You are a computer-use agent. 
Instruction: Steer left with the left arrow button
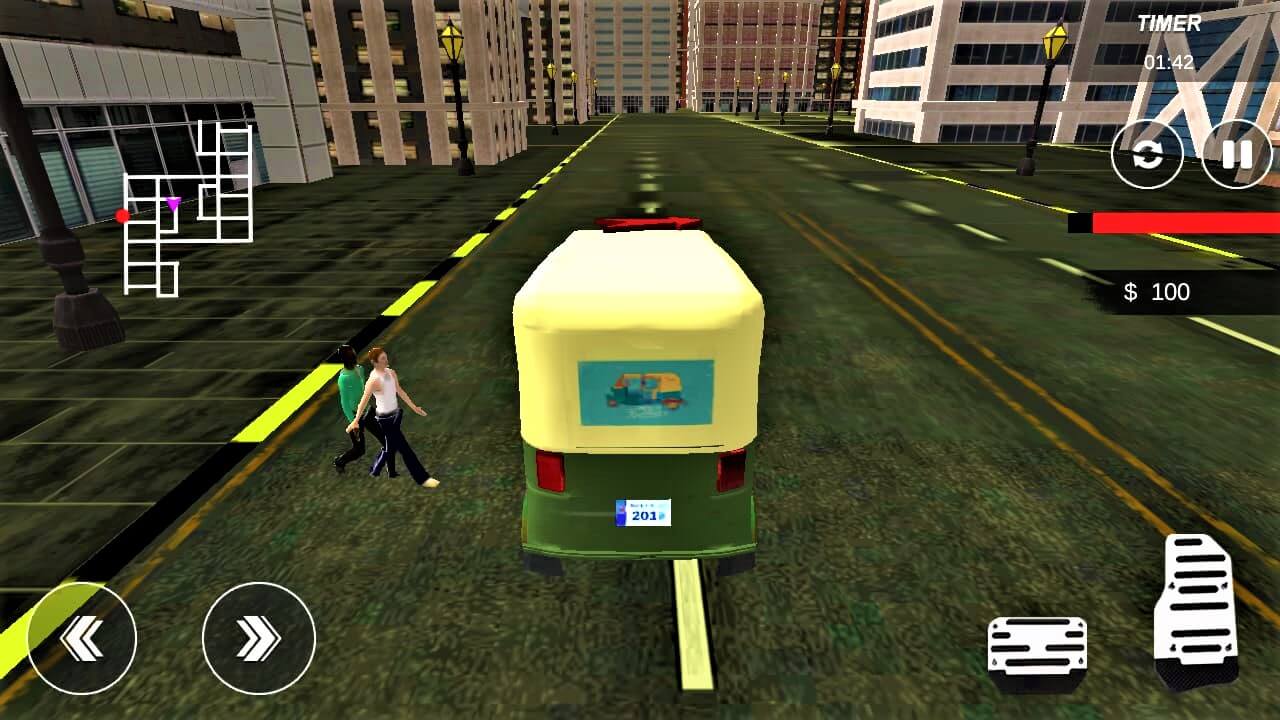point(81,638)
